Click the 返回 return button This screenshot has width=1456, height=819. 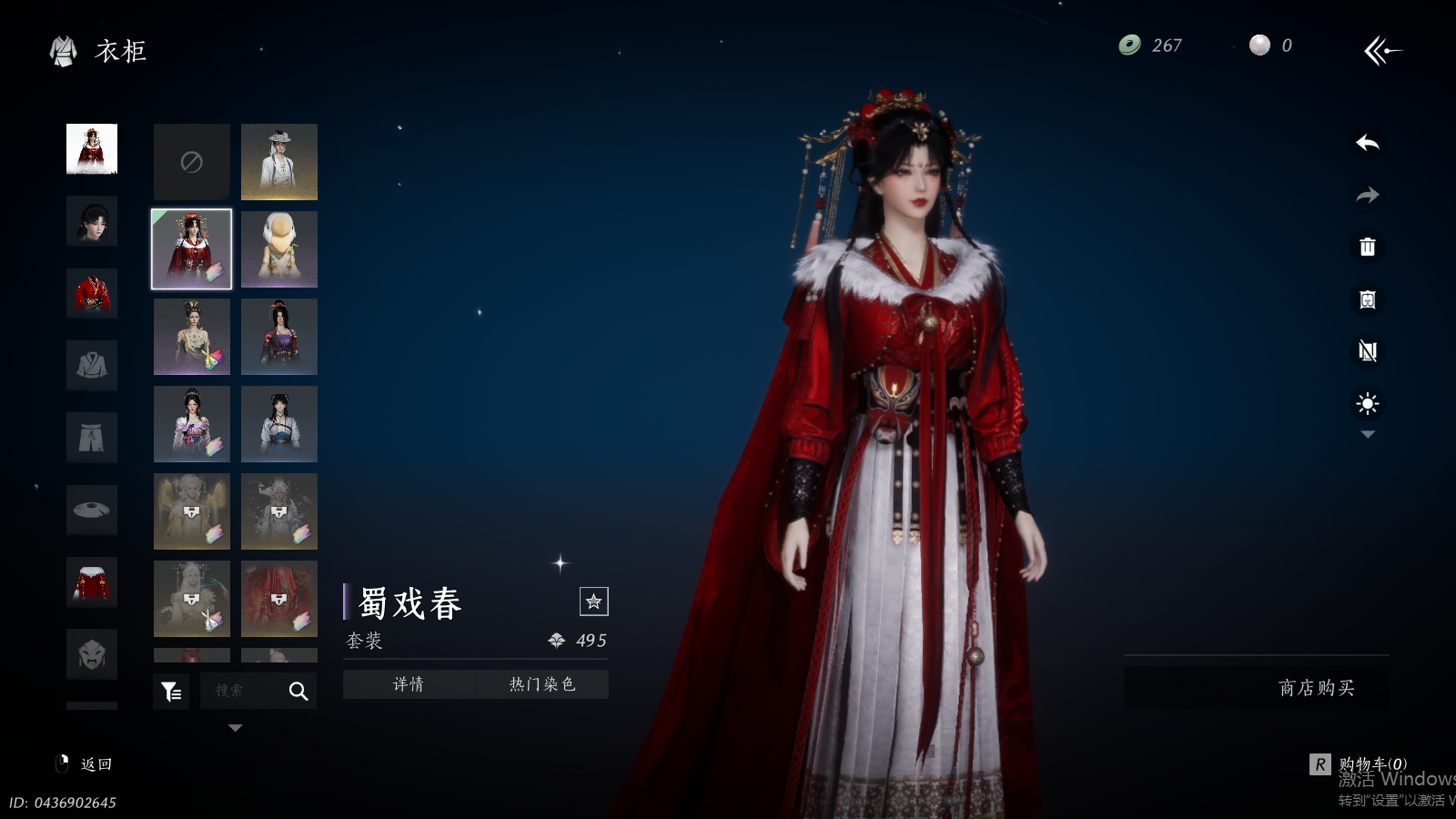86,764
